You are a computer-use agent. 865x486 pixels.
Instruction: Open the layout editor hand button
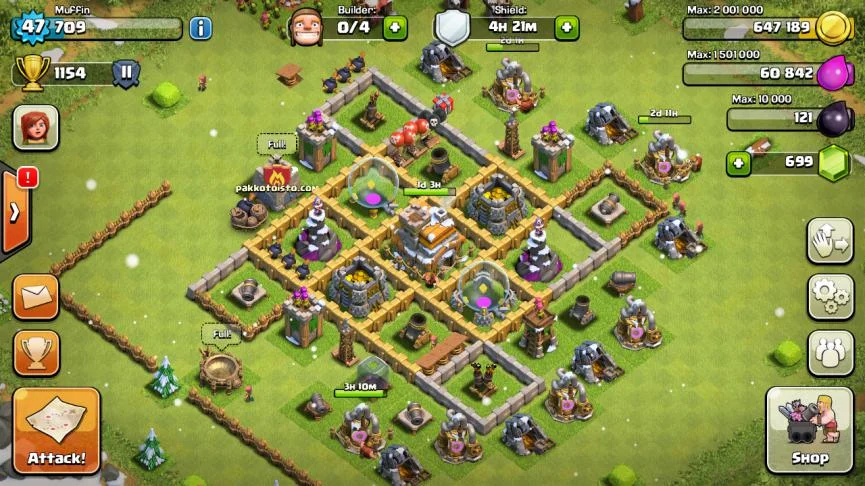pos(830,240)
